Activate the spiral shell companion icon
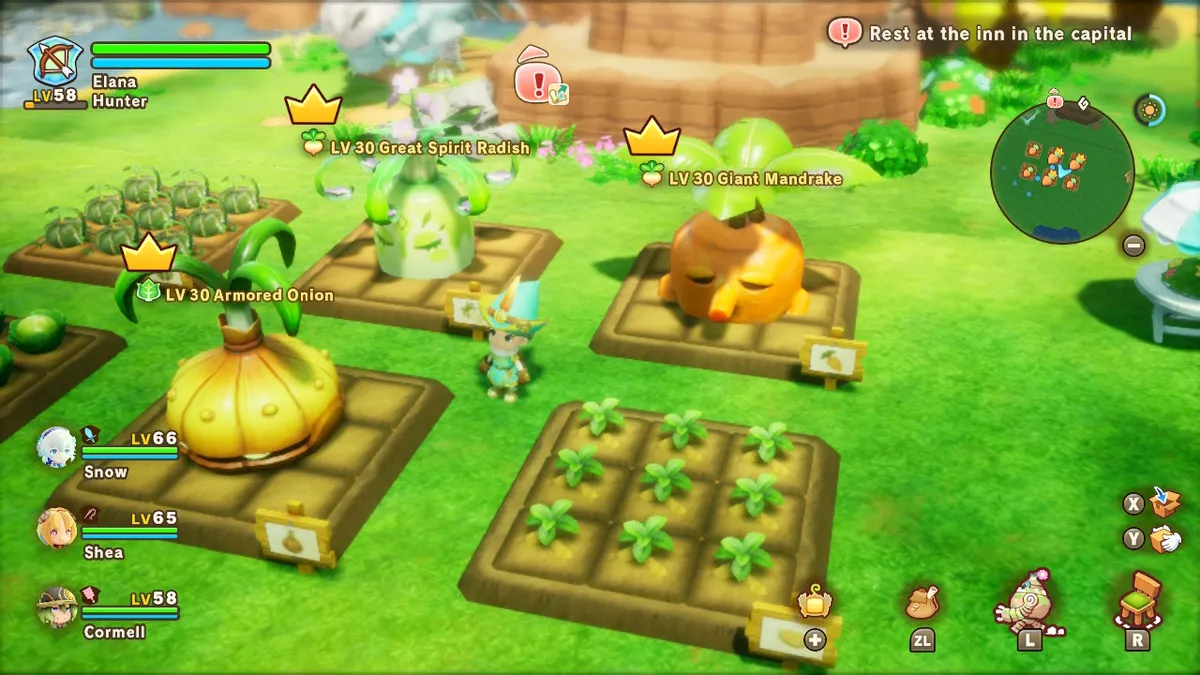 1029,600
